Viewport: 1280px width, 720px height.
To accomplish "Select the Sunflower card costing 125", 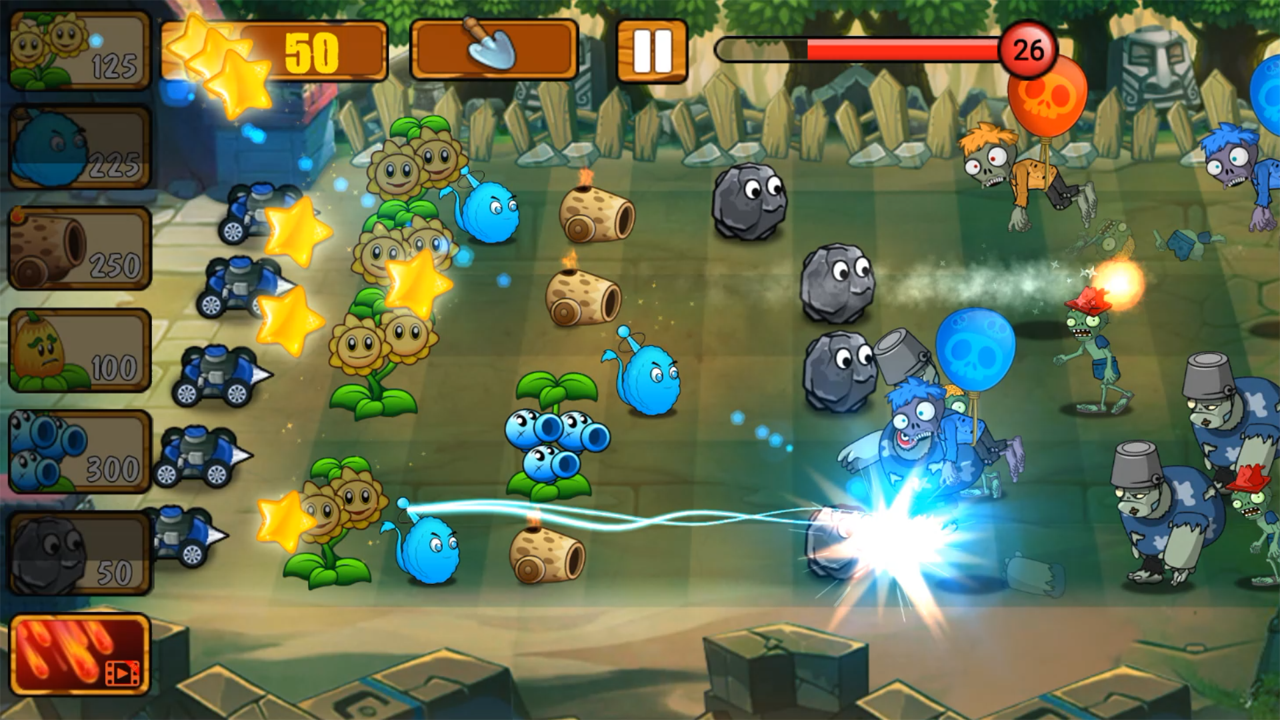I will point(78,48).
